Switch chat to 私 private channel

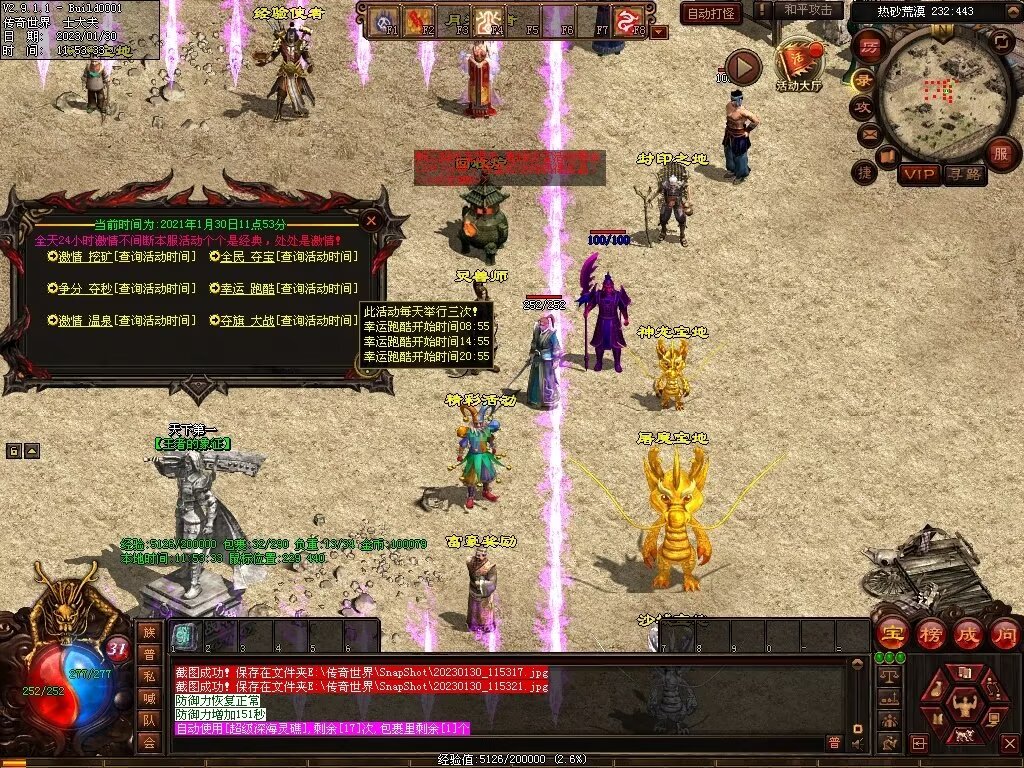[x=149, y=676]
